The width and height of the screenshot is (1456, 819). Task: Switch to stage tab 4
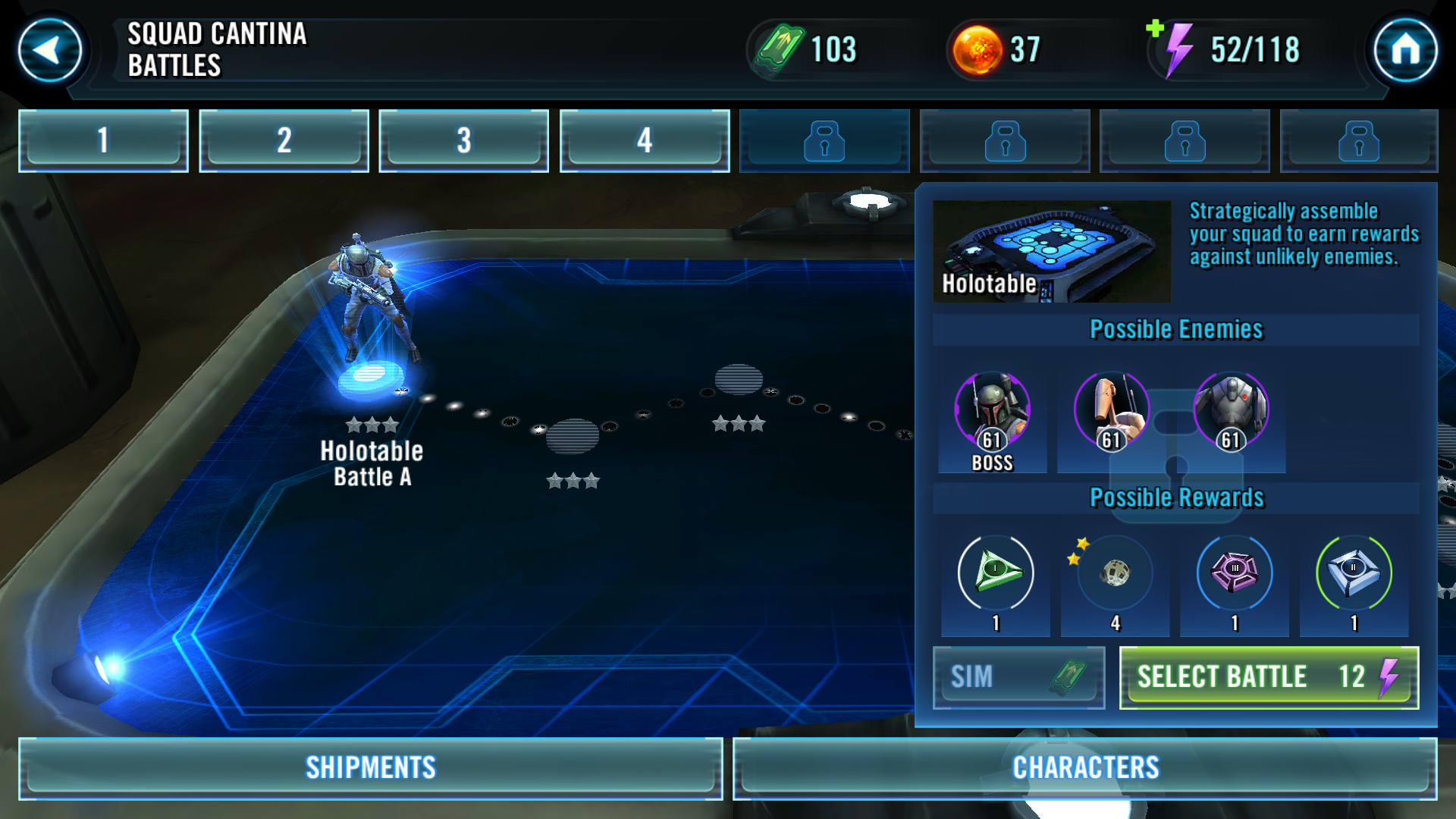(x=644, y=140)
